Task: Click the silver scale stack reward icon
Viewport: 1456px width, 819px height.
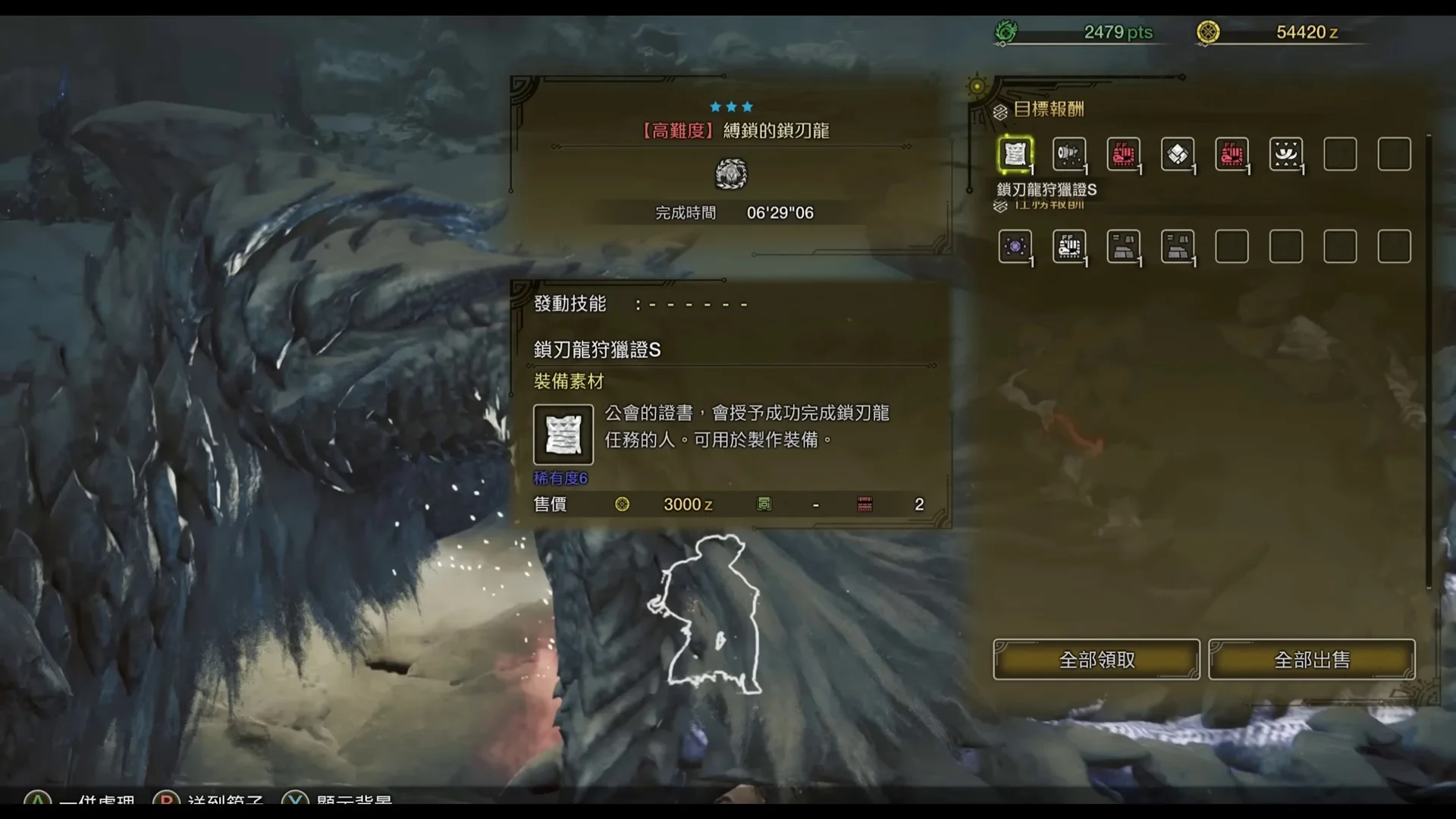Action: pyautogui.click(x=1178, y=154)
